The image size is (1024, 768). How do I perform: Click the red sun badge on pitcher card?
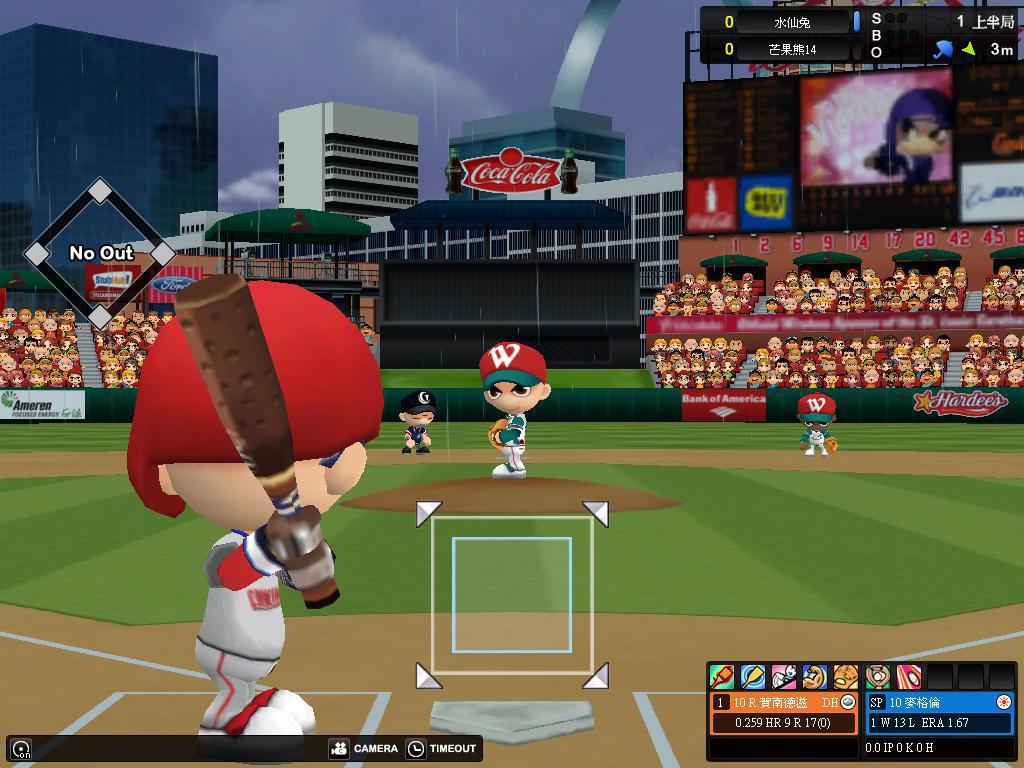[1004, 702]
